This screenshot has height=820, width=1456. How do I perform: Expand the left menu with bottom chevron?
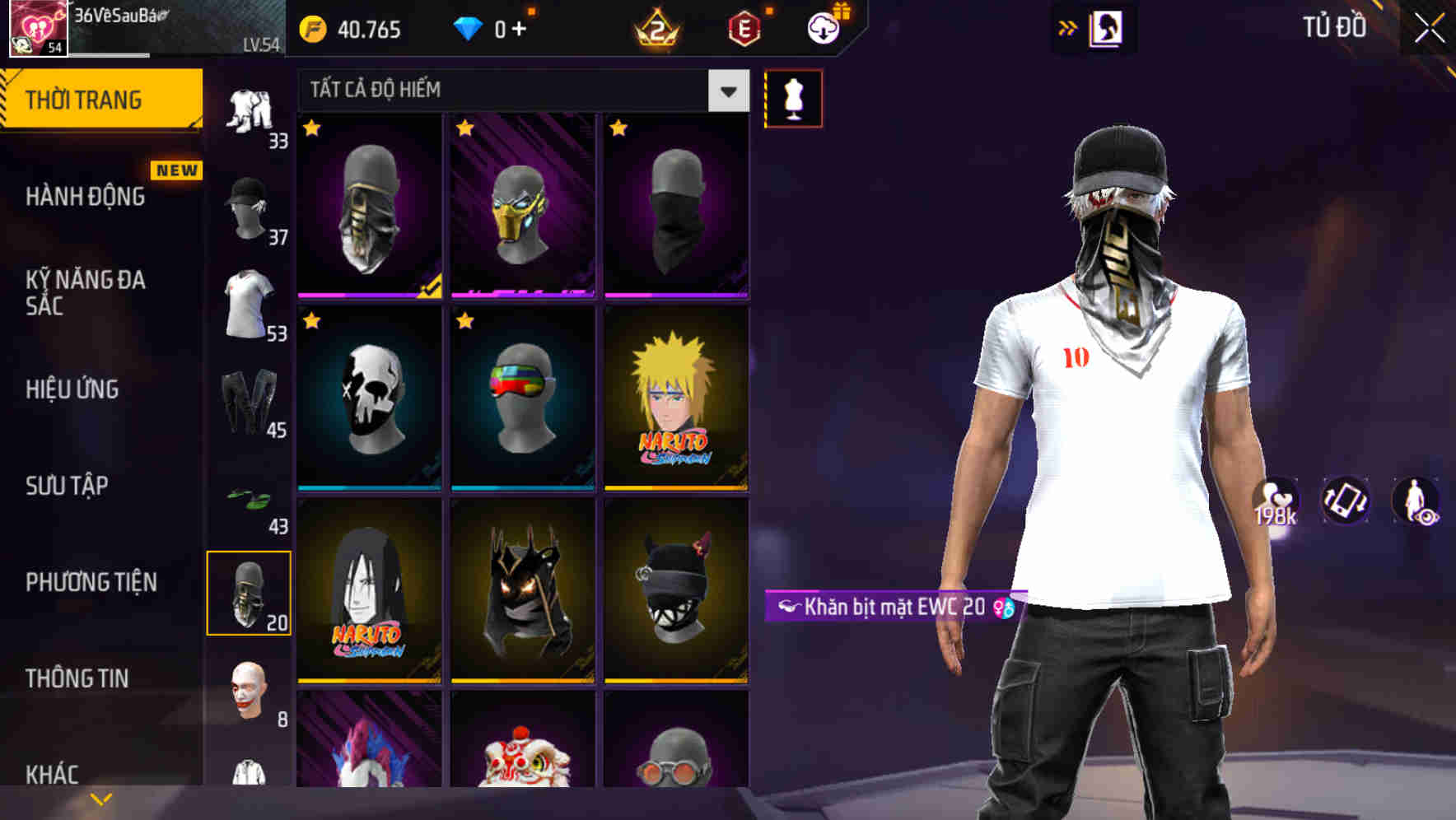pyautogui.click(x=100, y=797)
